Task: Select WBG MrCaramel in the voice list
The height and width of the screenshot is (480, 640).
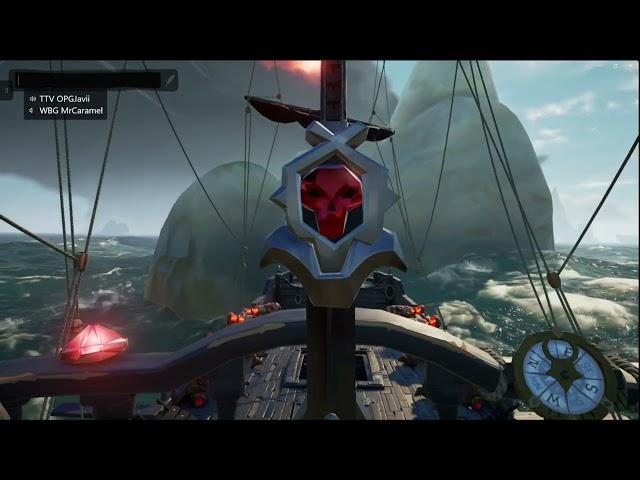Action: pyautogui.click(x=67, y=111)
